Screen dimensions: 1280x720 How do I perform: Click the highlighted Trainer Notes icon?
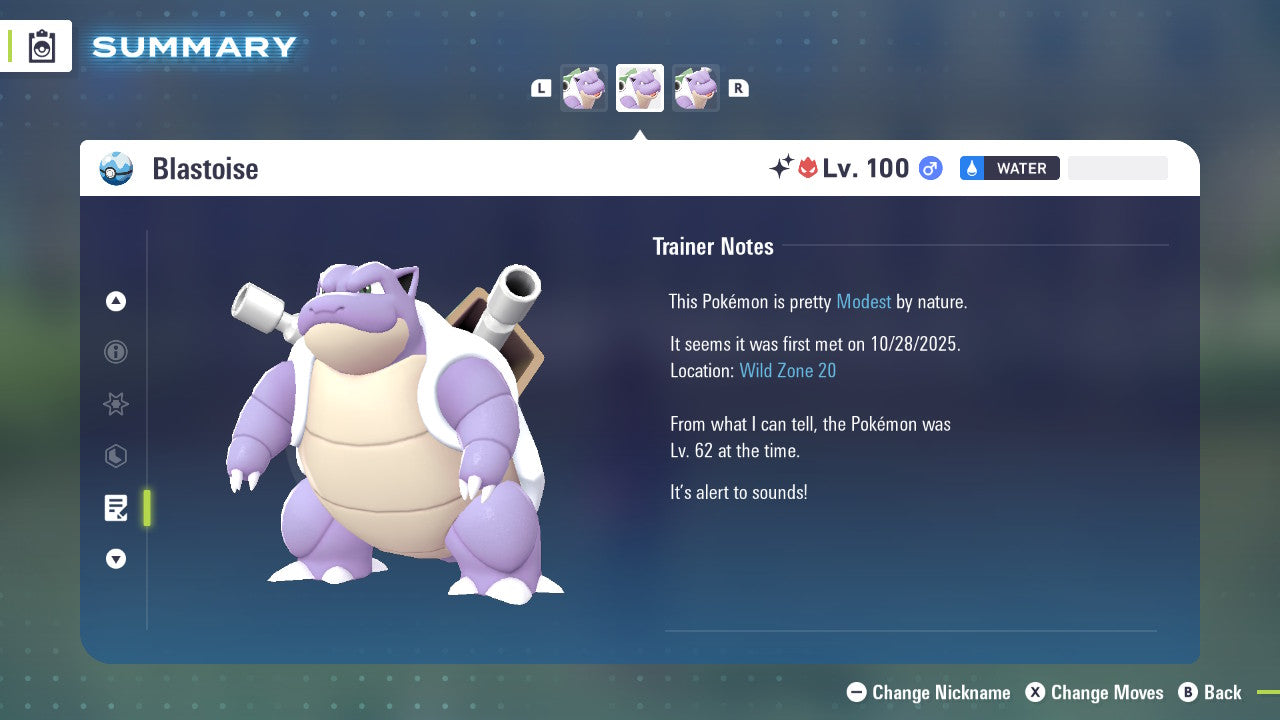116,508
